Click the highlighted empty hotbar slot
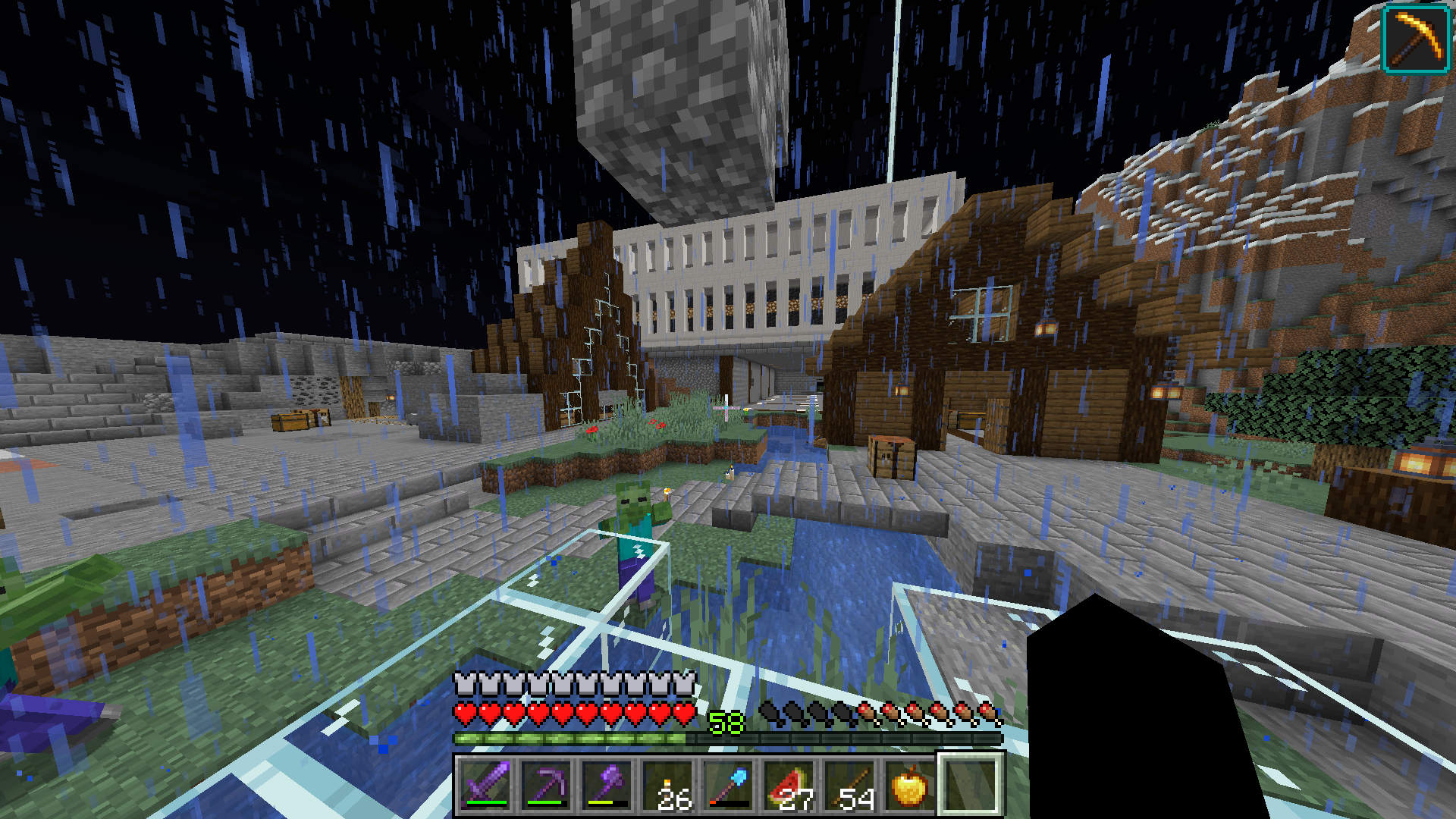 pos(971,785)
